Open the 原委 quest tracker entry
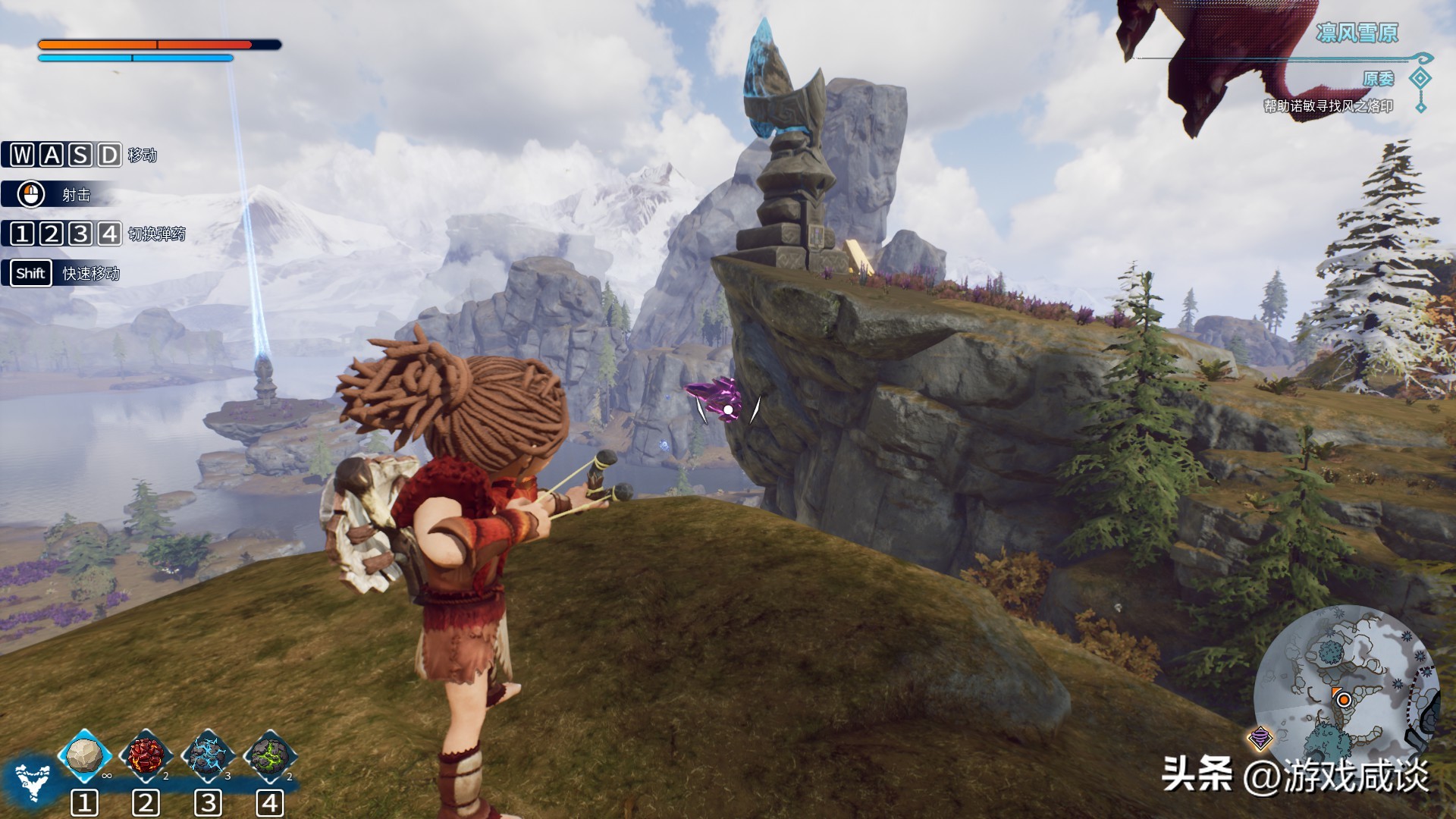The image size is (1456, 819). tap(1378, 79)
